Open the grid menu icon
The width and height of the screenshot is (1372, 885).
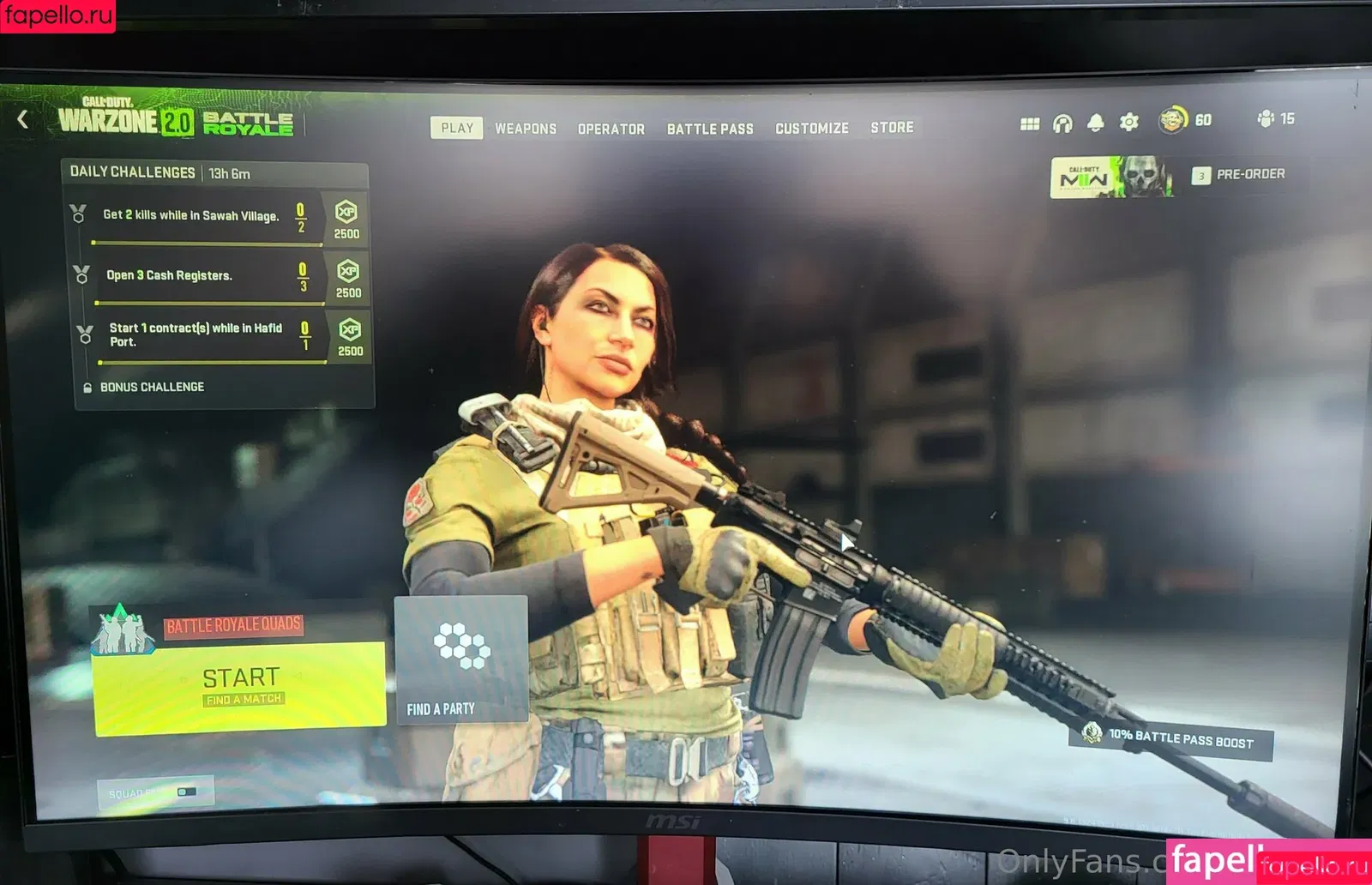[x=1030, y=123]
